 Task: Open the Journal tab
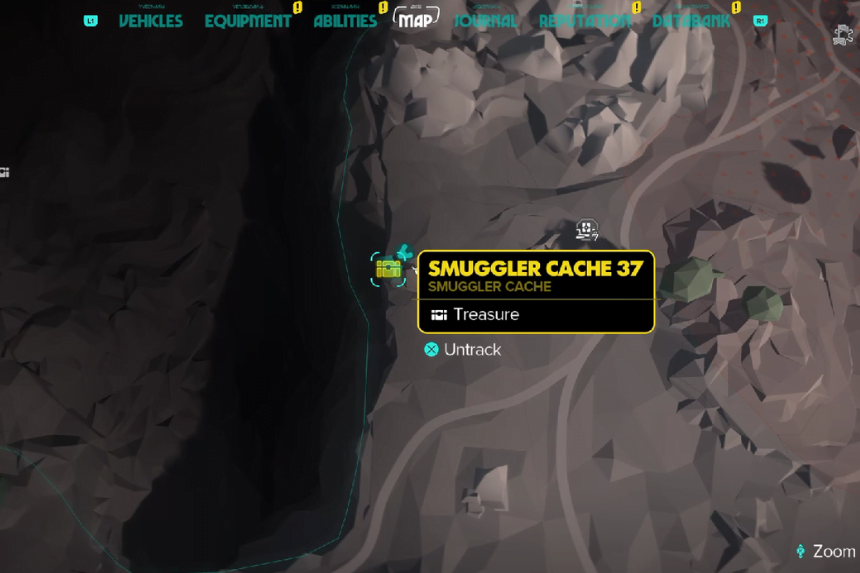point(486,21)
